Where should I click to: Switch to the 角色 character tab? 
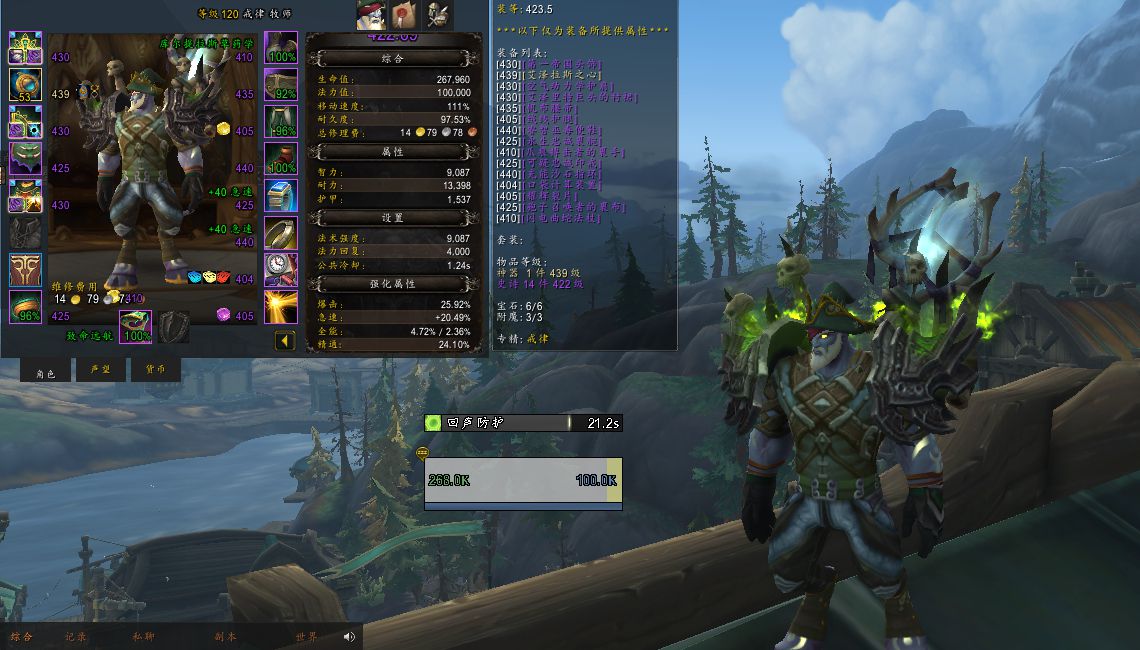point(46,371)
